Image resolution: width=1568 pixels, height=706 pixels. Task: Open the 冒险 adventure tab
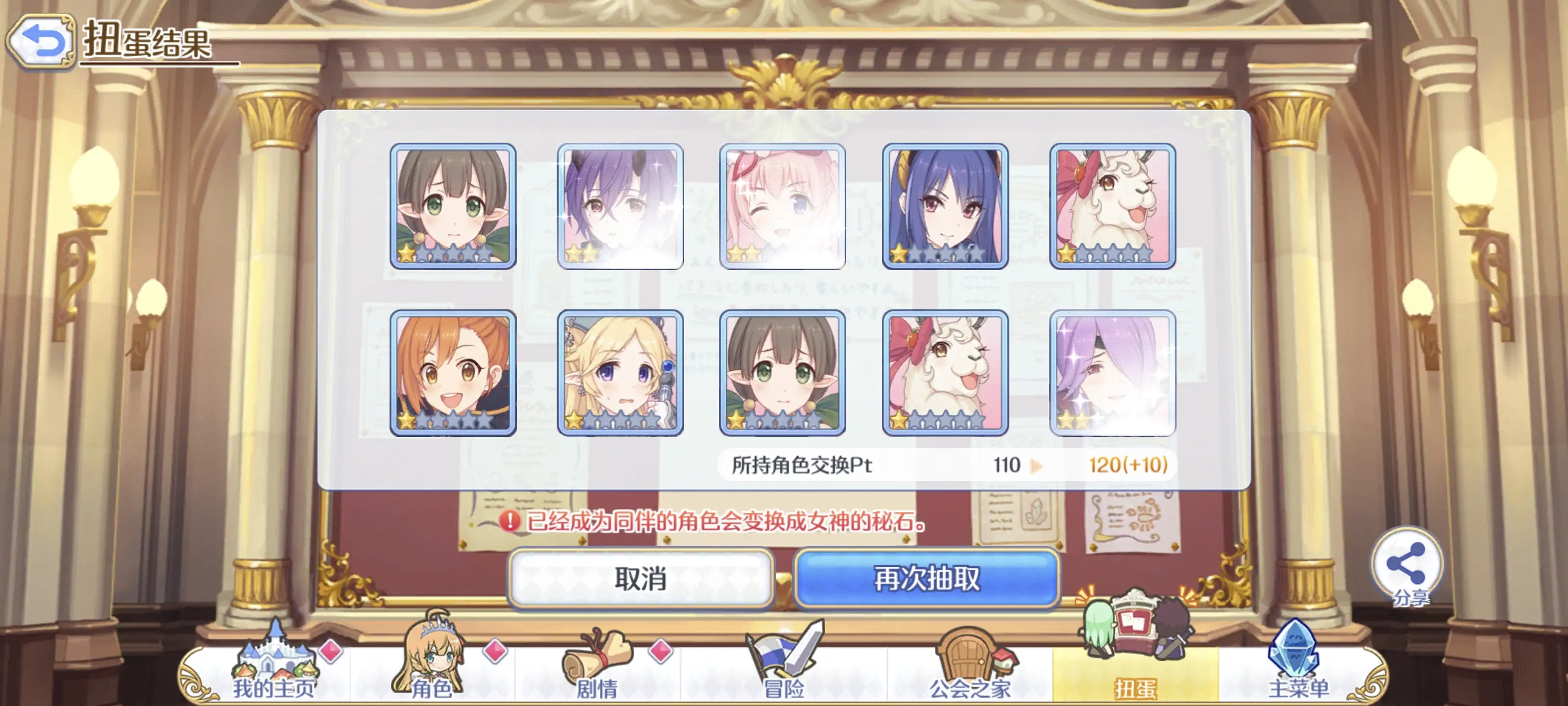click(x=784, y=670)
